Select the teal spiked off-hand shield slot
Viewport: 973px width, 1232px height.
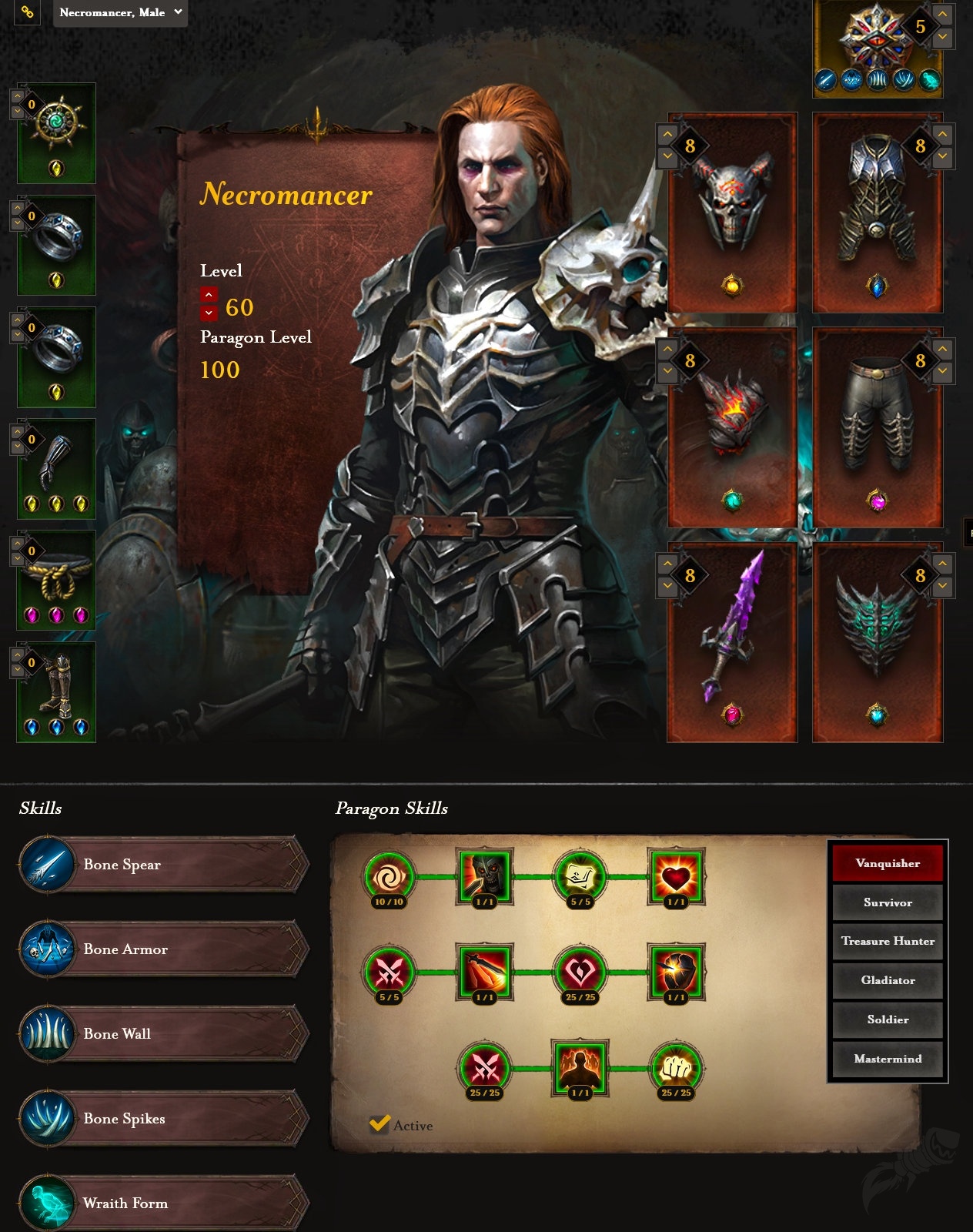point(878,641)
